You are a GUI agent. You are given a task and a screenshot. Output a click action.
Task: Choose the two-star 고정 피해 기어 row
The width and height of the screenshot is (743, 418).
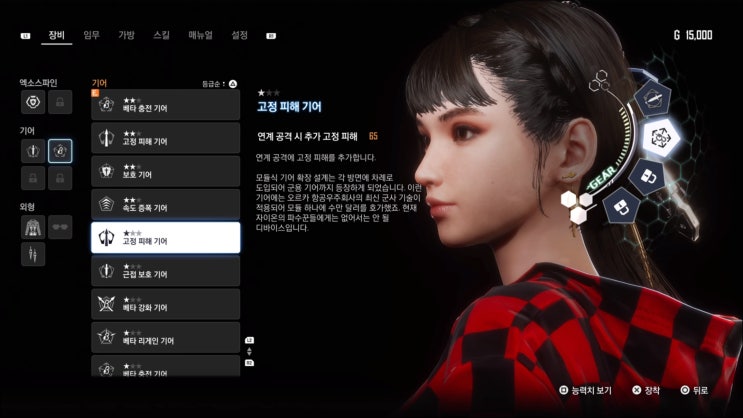click(x=165, y=138)
